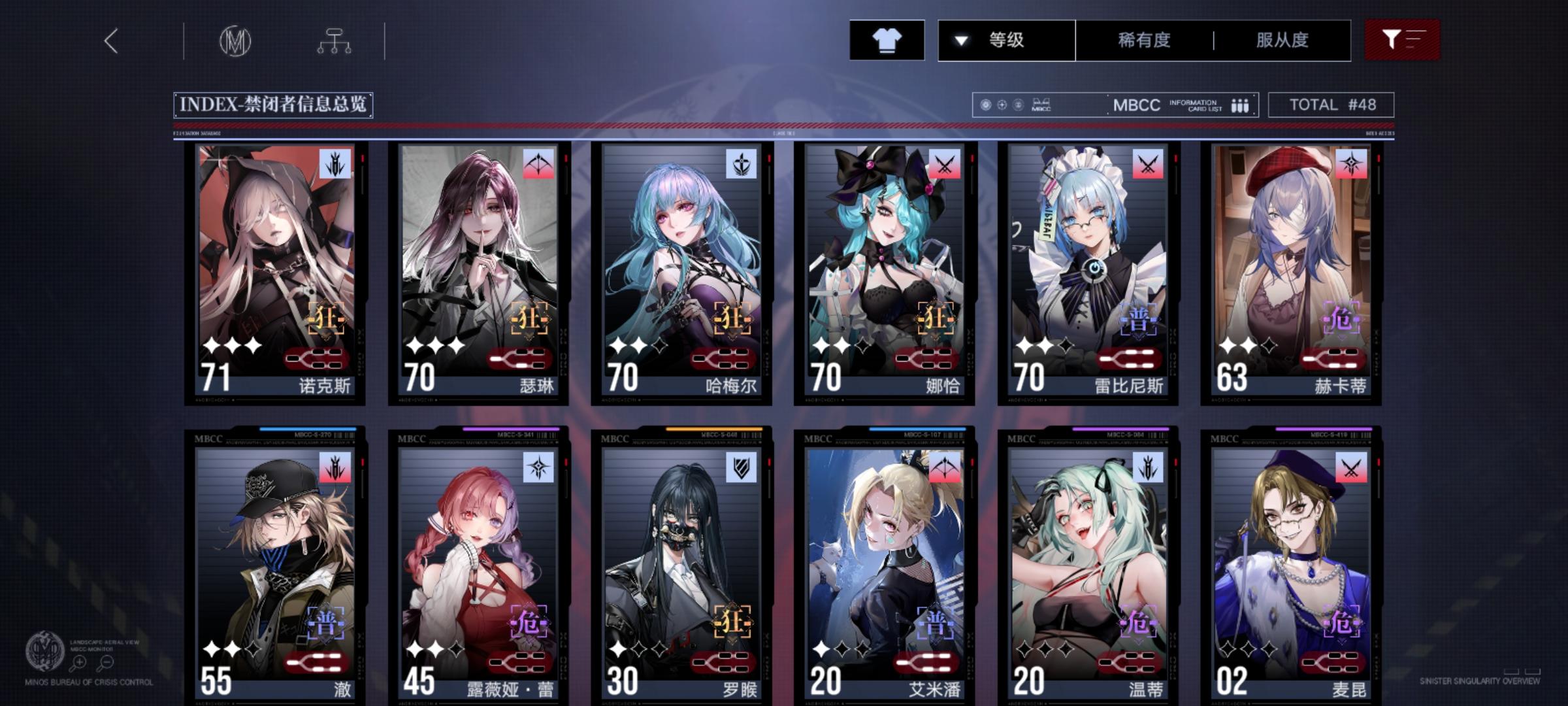This screenshot has height=706, width=1568.
Task: Click the circular M emblem in top bar
Action: click(x=237, y=41)
